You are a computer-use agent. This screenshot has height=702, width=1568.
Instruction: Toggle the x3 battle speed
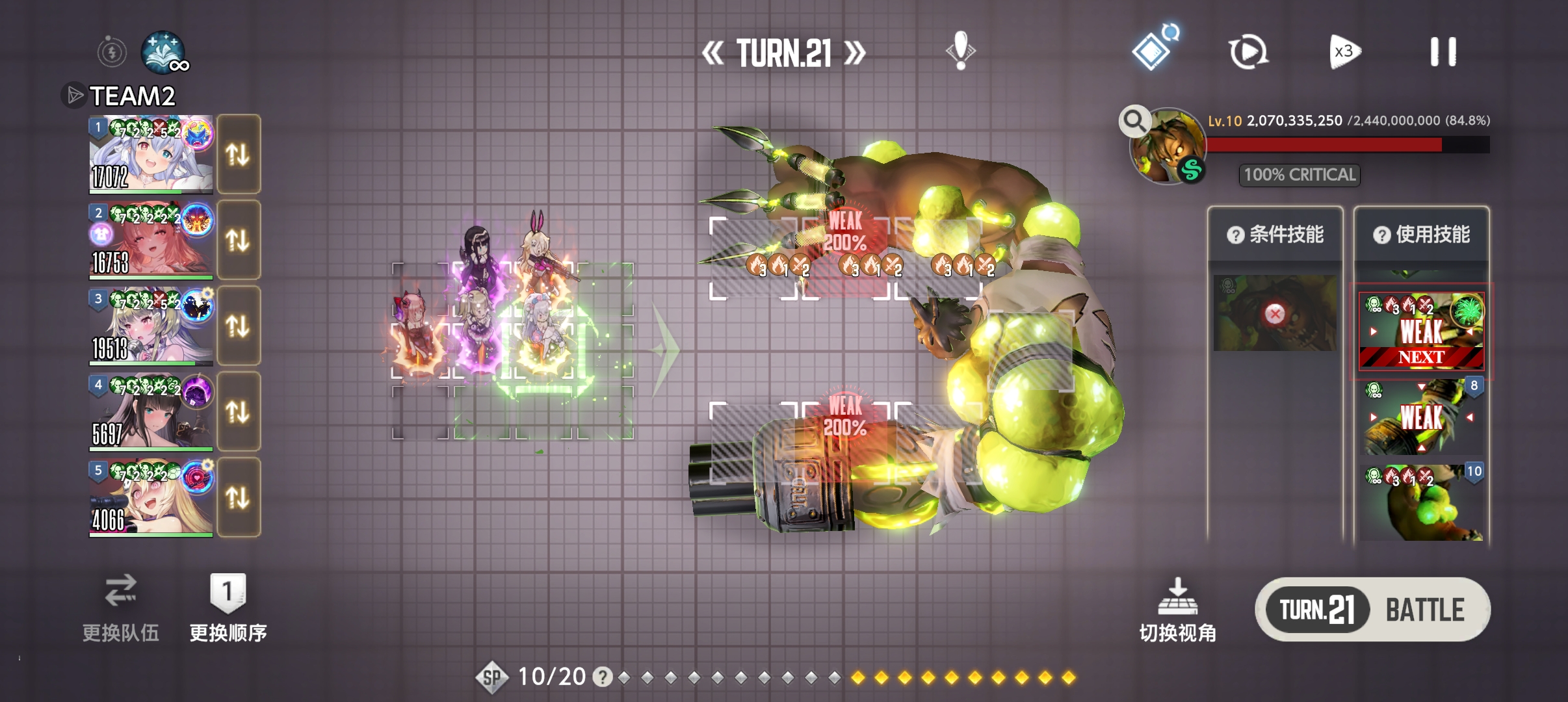click(1344, 52)
